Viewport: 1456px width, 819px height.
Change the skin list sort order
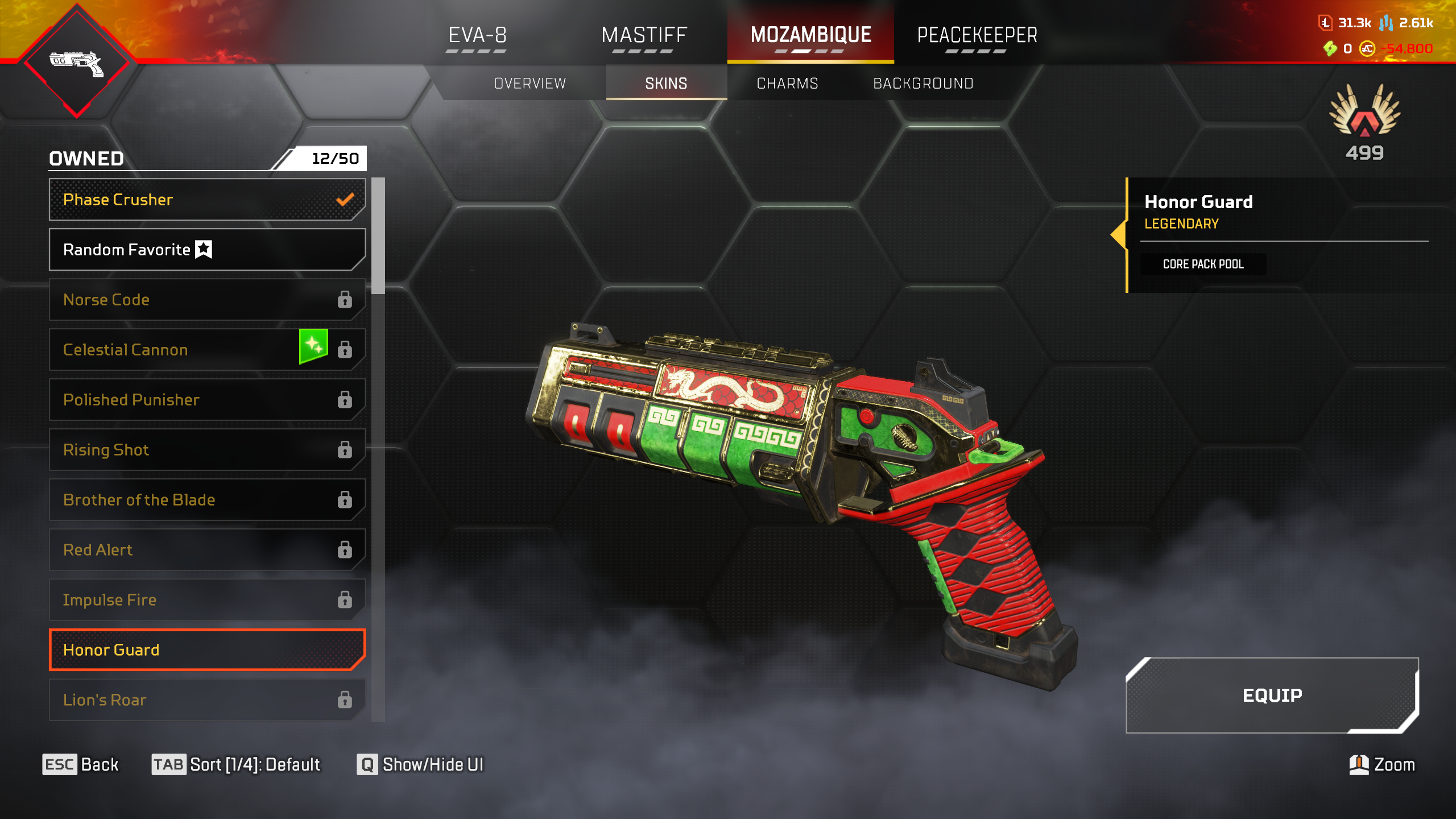236,764
